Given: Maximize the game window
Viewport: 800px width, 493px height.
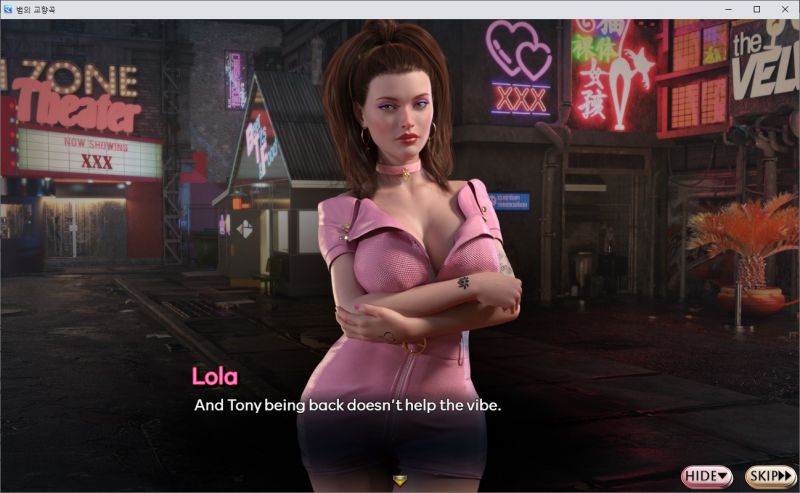Looking at the screenshot, I should coord(756,9).
